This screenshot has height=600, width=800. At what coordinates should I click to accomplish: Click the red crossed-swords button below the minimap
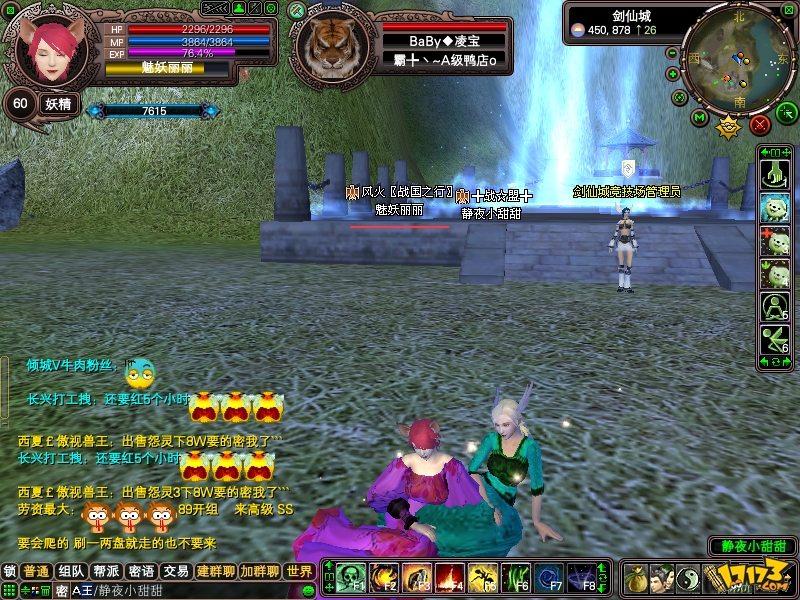click(760, 124)
